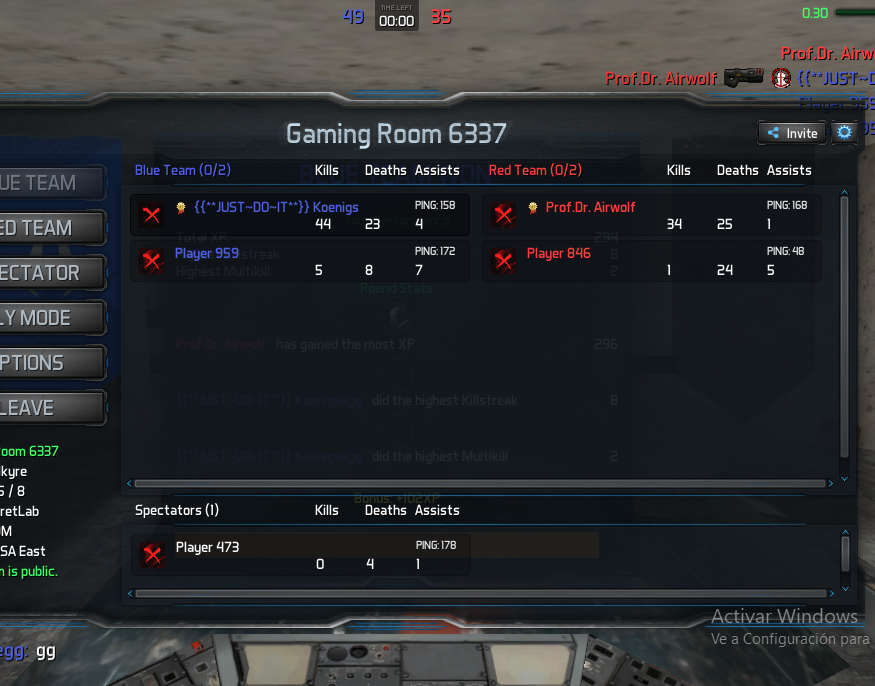Join the Blue Team

coord(50,183)
